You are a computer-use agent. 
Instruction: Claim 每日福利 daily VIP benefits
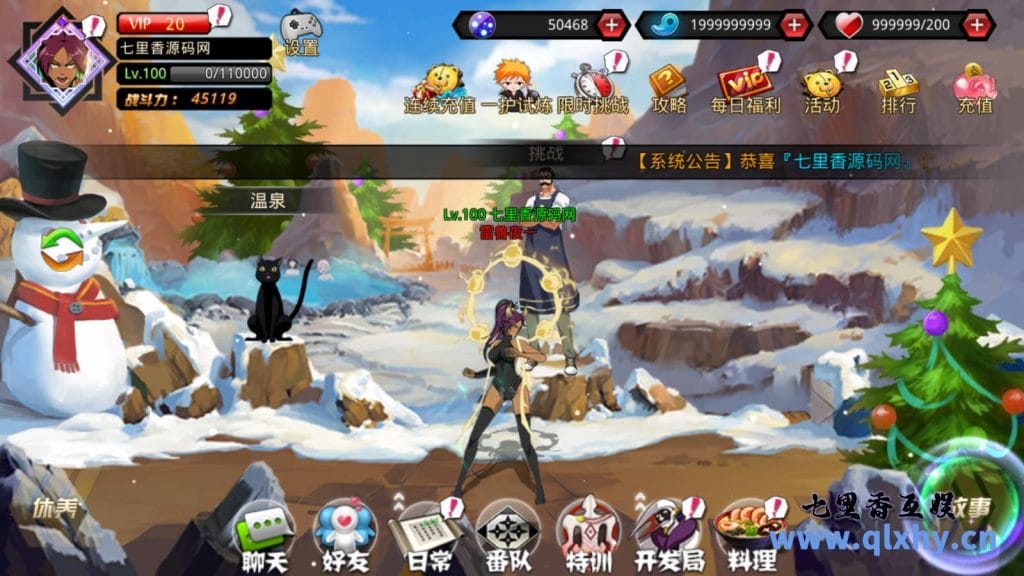pos(745,87)
